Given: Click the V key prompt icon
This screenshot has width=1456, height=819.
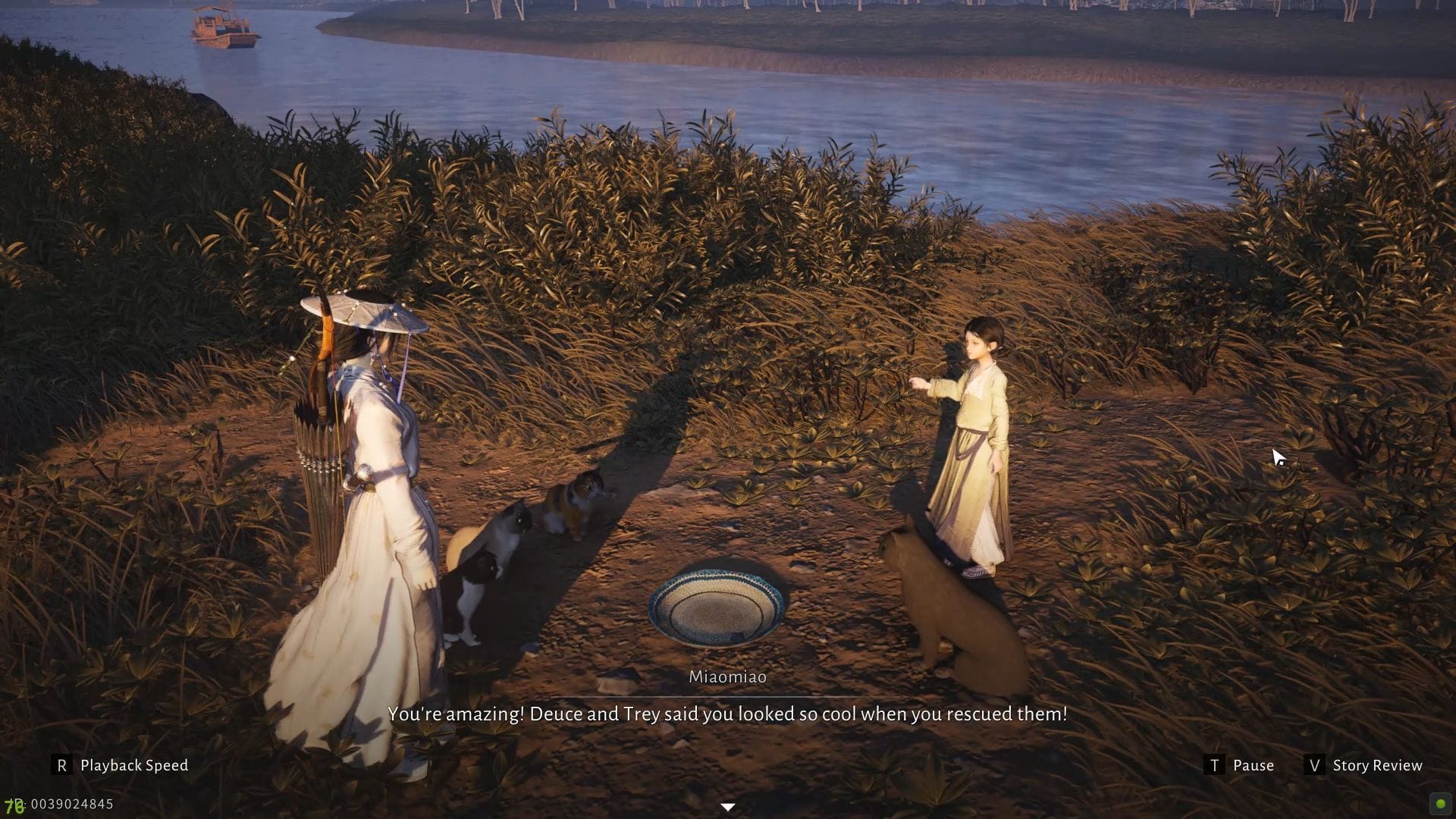Looking at the screenshot, I should [x=1313, y=765].
